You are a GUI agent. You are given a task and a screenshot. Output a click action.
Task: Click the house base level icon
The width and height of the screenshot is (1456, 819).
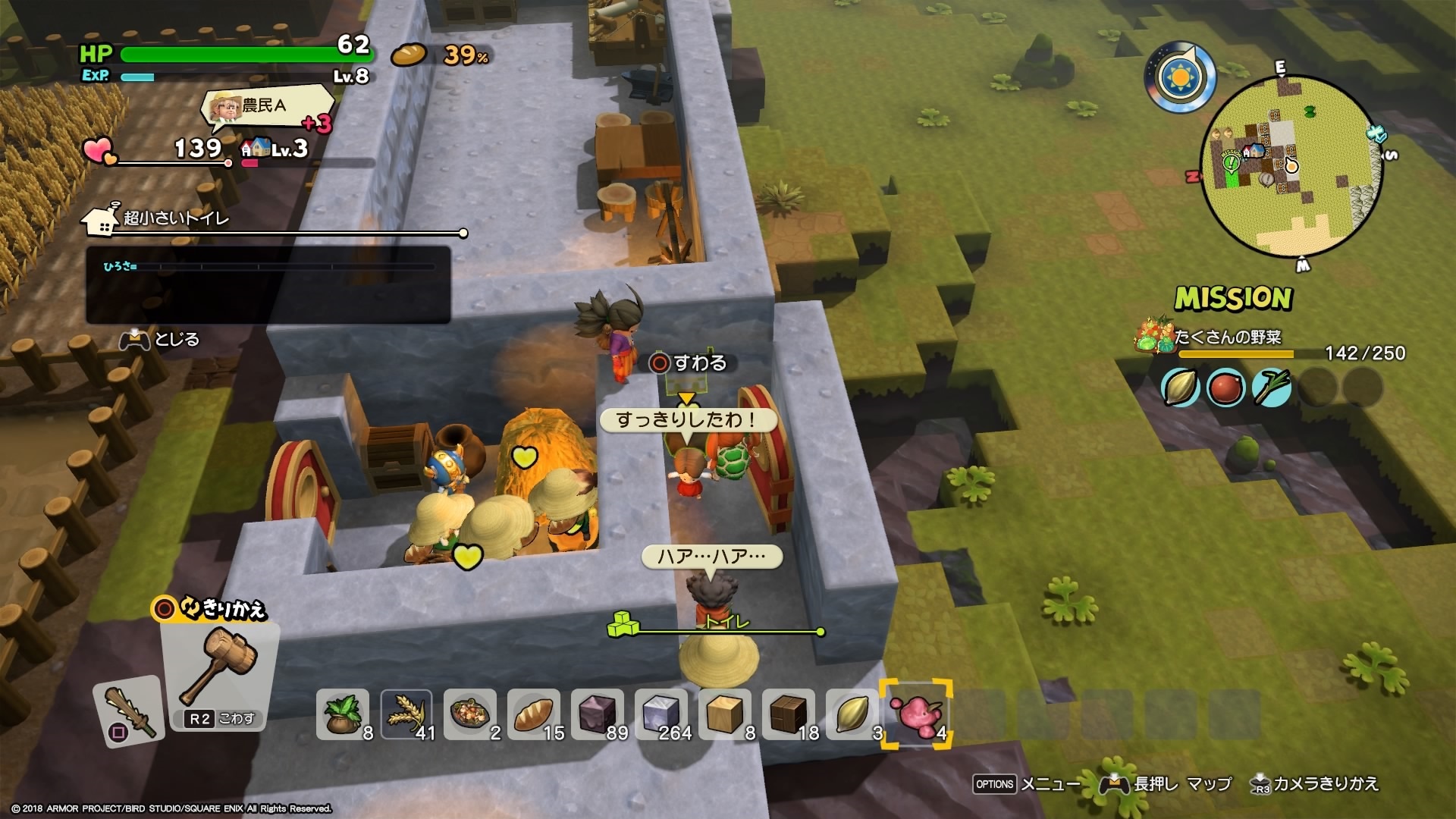pos(256,147)
